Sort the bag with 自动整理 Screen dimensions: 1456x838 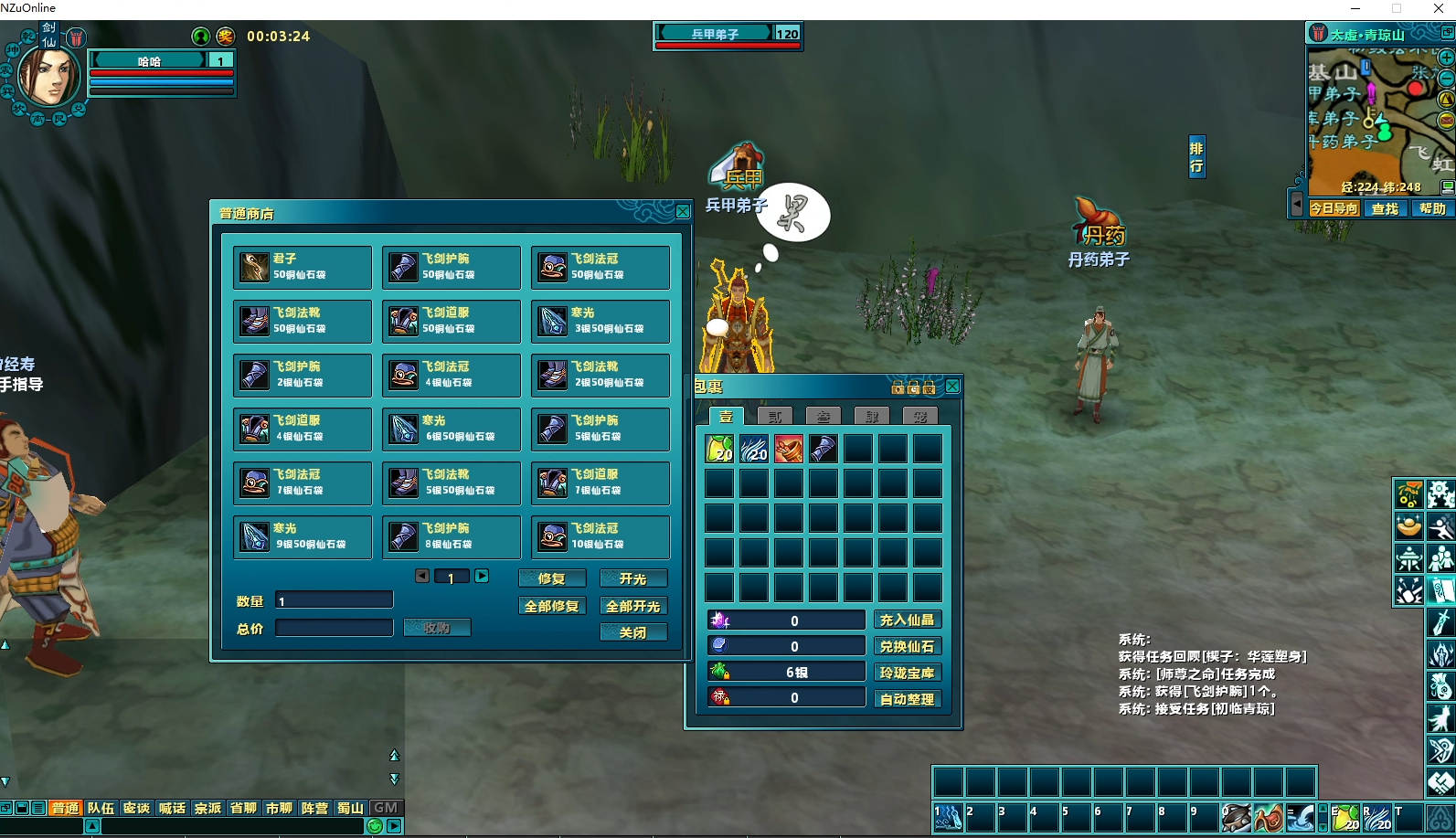click(x=907, y=699)
